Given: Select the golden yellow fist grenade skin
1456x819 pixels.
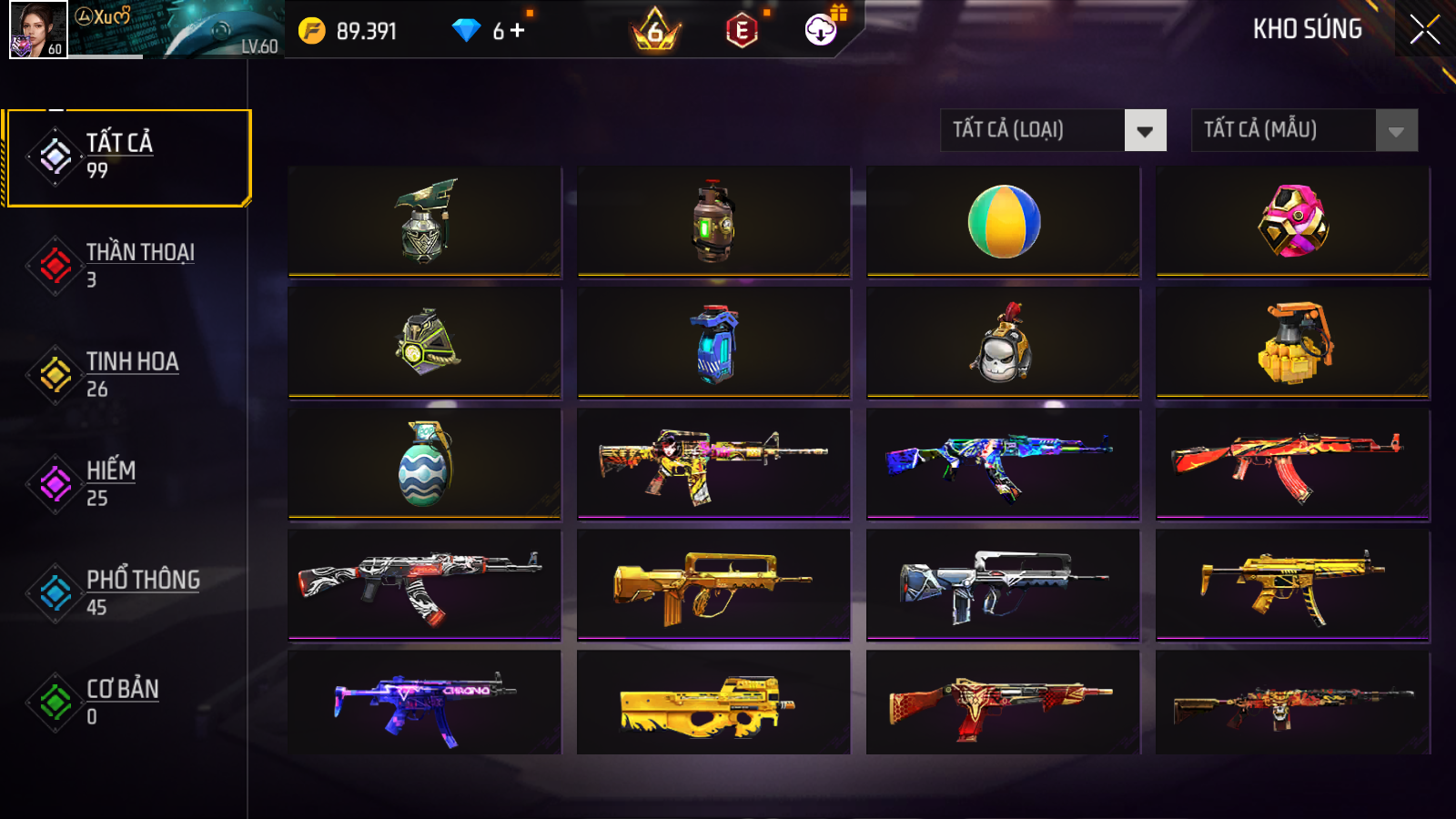Looking at the screenshot, I should (x=1292, y=343).
